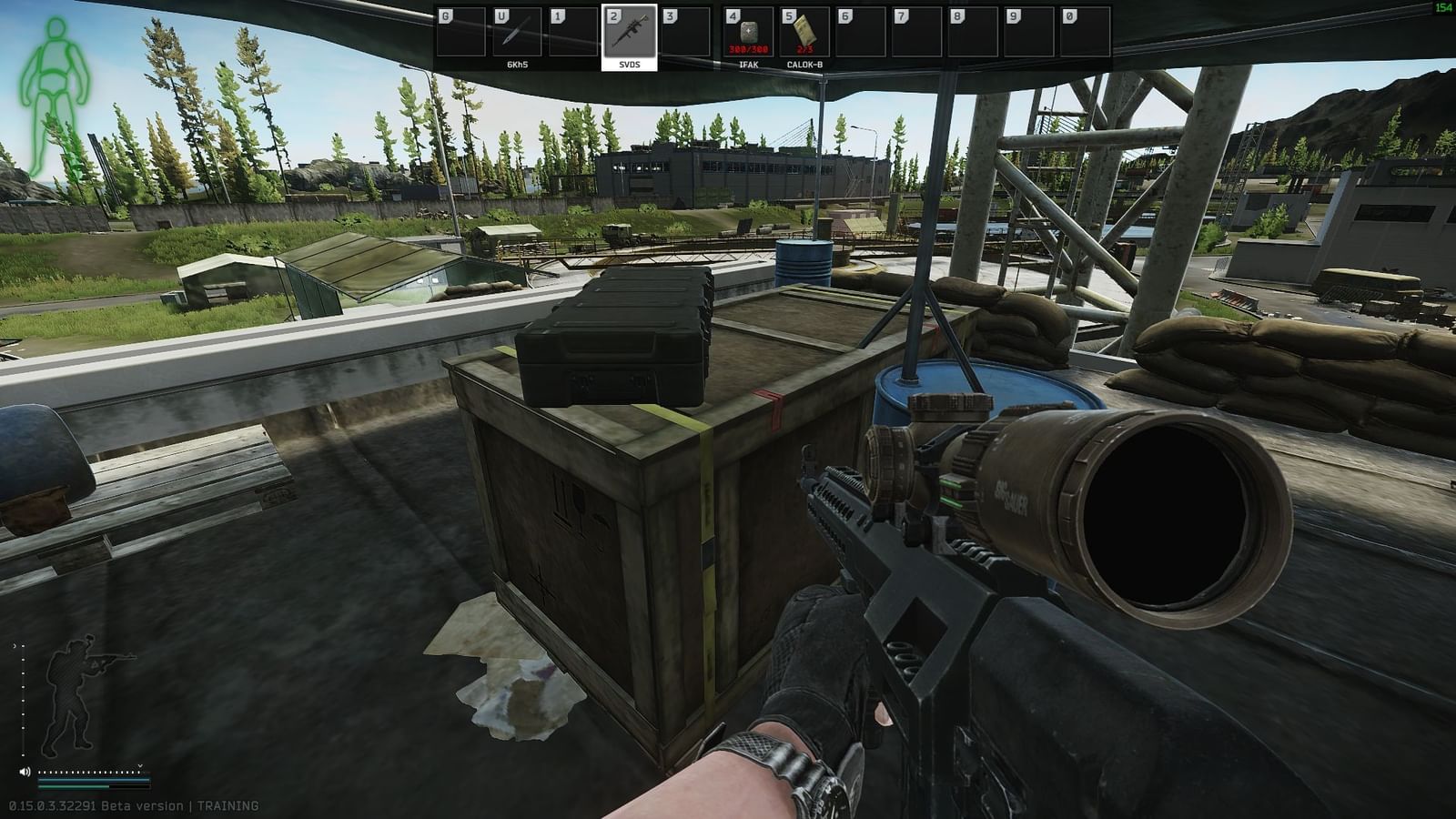Click the speaker icon above the stamina bars
Image resolution: width=1456 pixels, height=819 pixels.
coord(25,772)
